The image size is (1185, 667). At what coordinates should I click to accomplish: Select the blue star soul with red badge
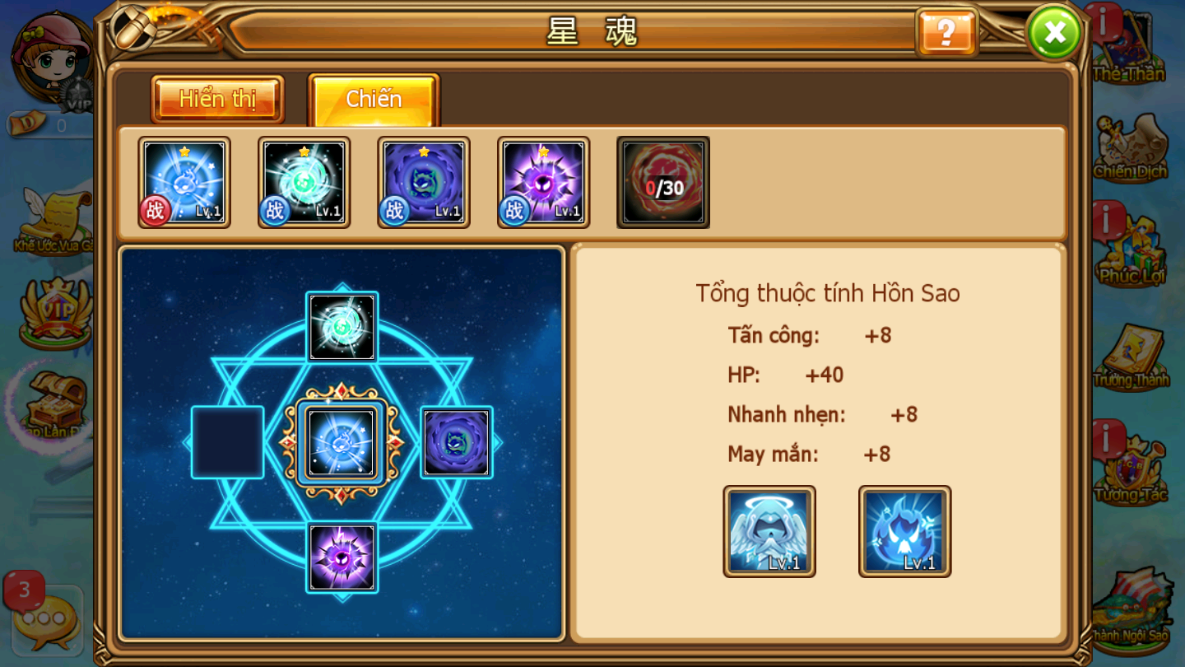(184, 182)
